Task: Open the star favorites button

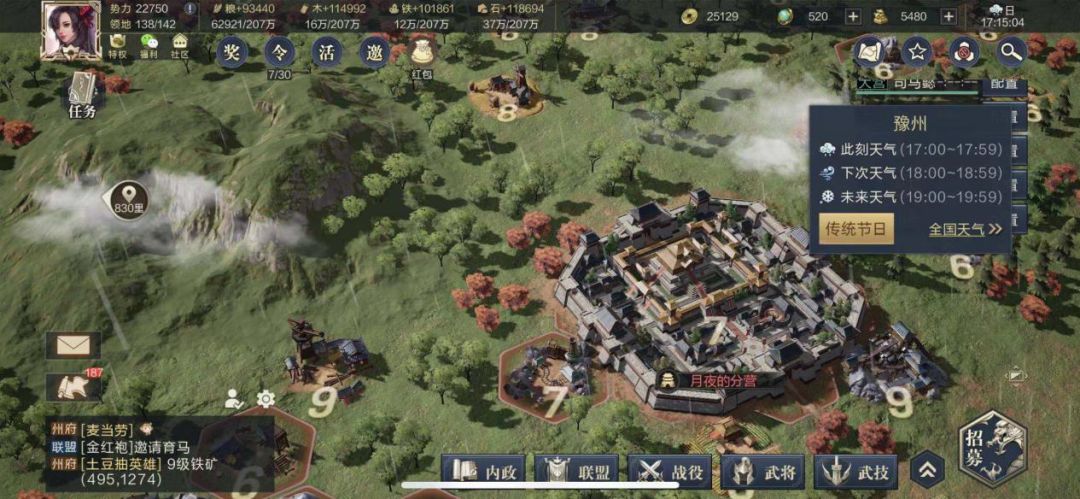Action: [x=916, y=51]
